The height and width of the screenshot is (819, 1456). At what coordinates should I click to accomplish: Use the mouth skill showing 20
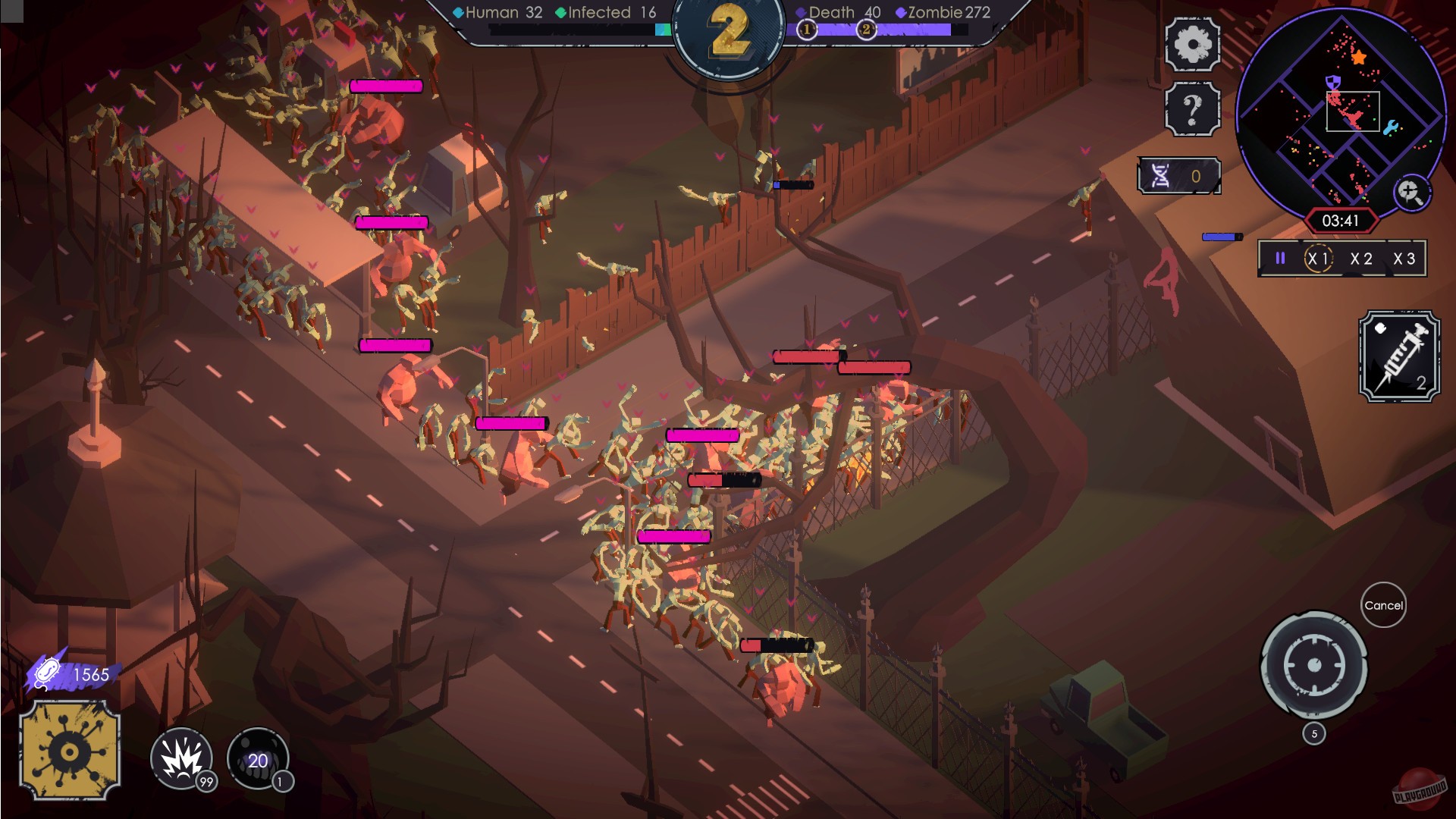pyautogui.click(x=258, y=760)
